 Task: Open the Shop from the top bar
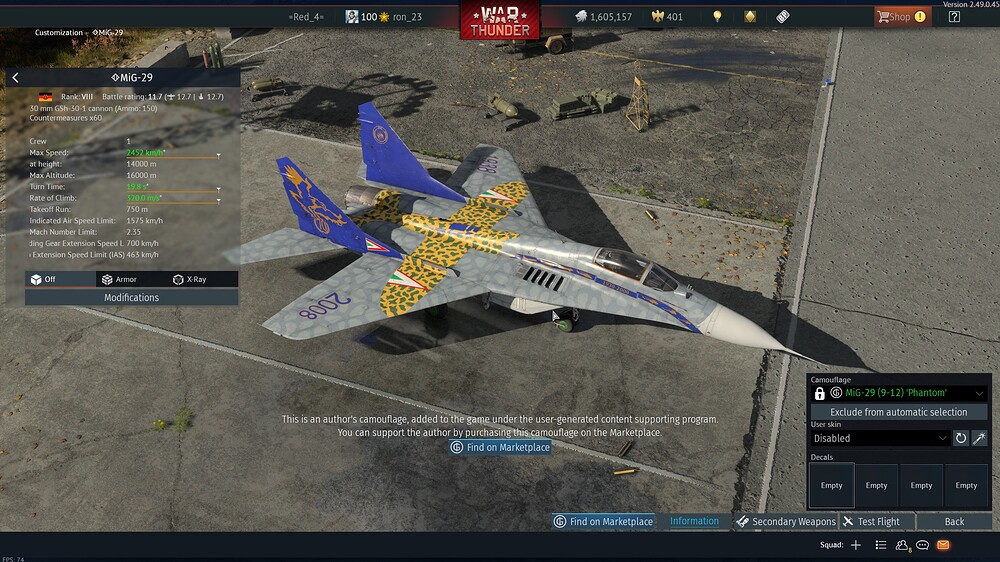(901, 17)
